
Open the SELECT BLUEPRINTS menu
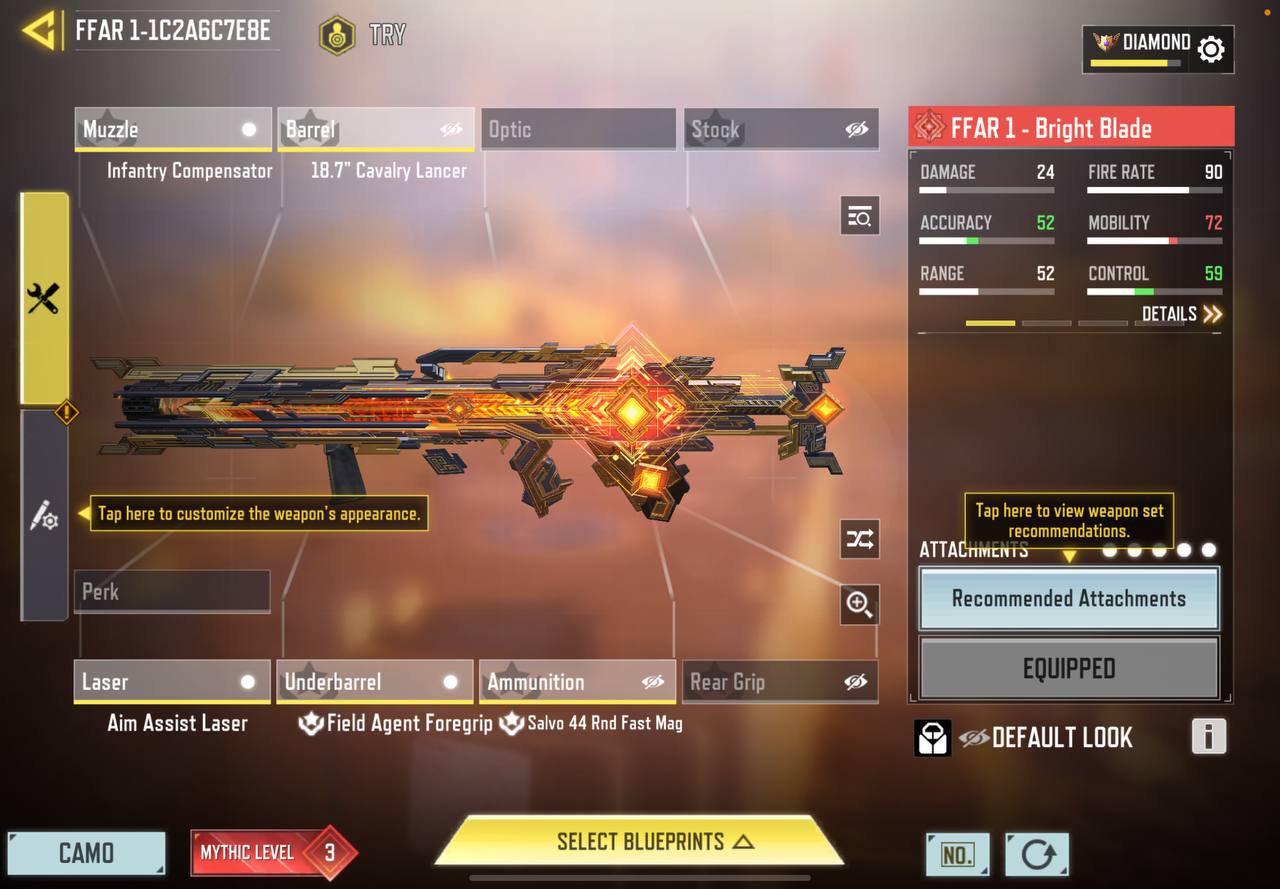point(640,841)
